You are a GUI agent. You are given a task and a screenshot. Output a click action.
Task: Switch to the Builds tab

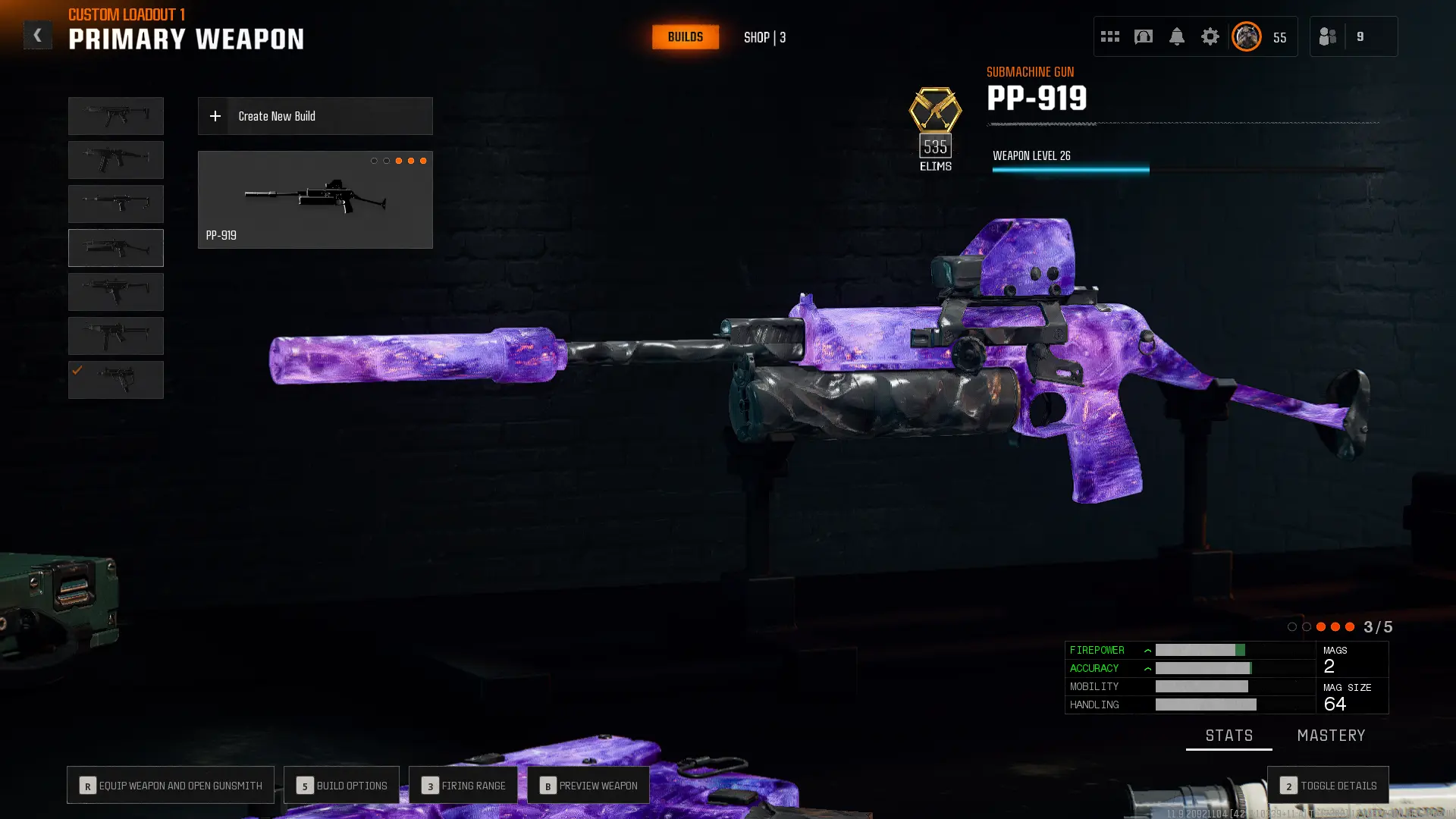[x=685, y=36]
